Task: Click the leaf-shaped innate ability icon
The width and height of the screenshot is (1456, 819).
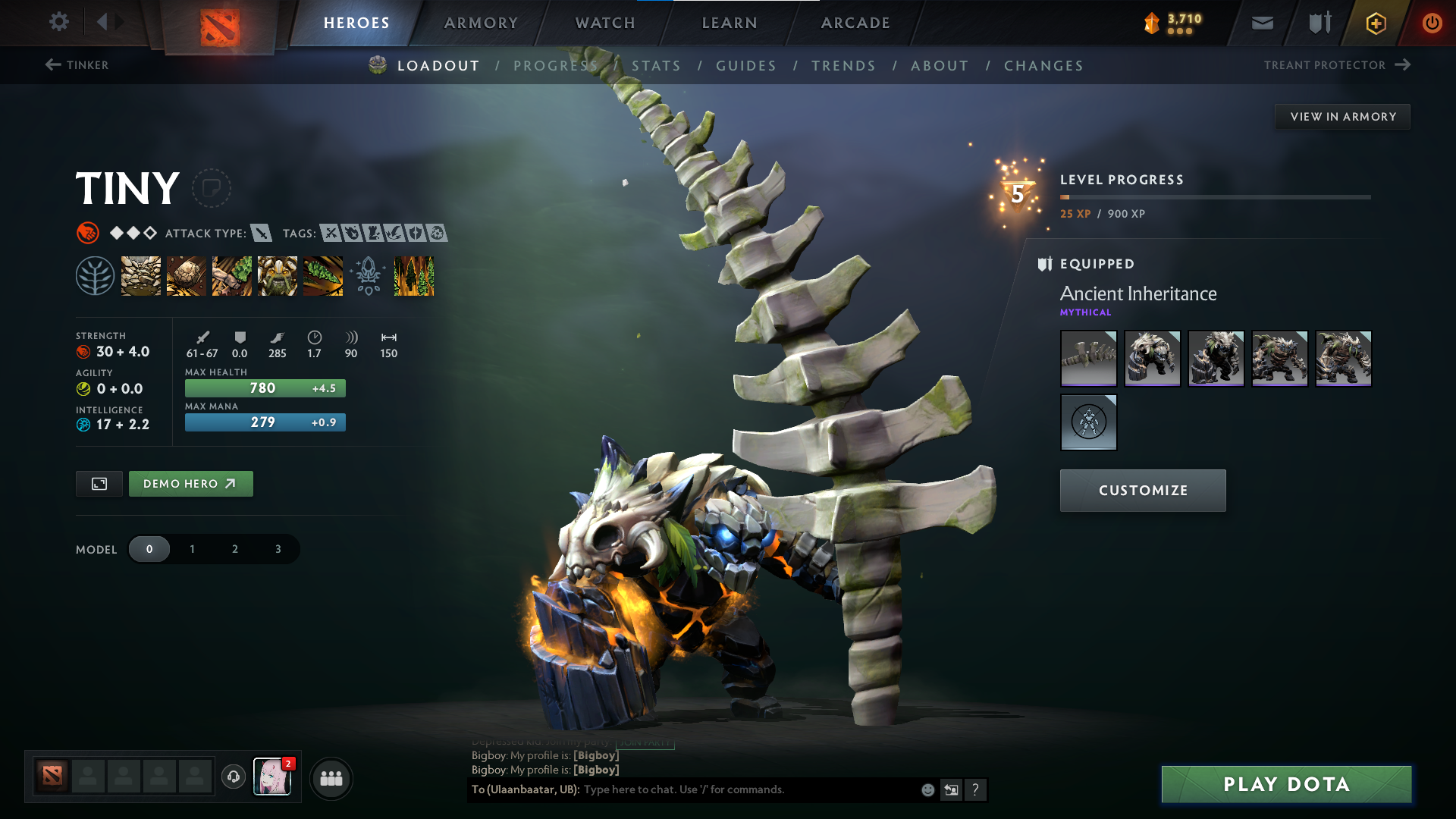Action: tap(96, 276)
